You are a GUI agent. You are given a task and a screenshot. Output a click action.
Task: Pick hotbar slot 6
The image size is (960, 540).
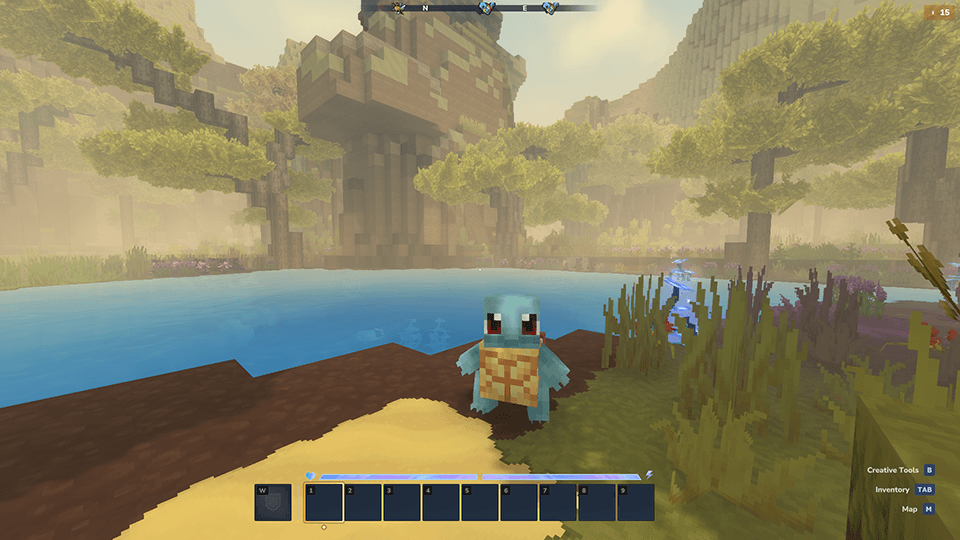pyautogui.click(x=519, y=503)
